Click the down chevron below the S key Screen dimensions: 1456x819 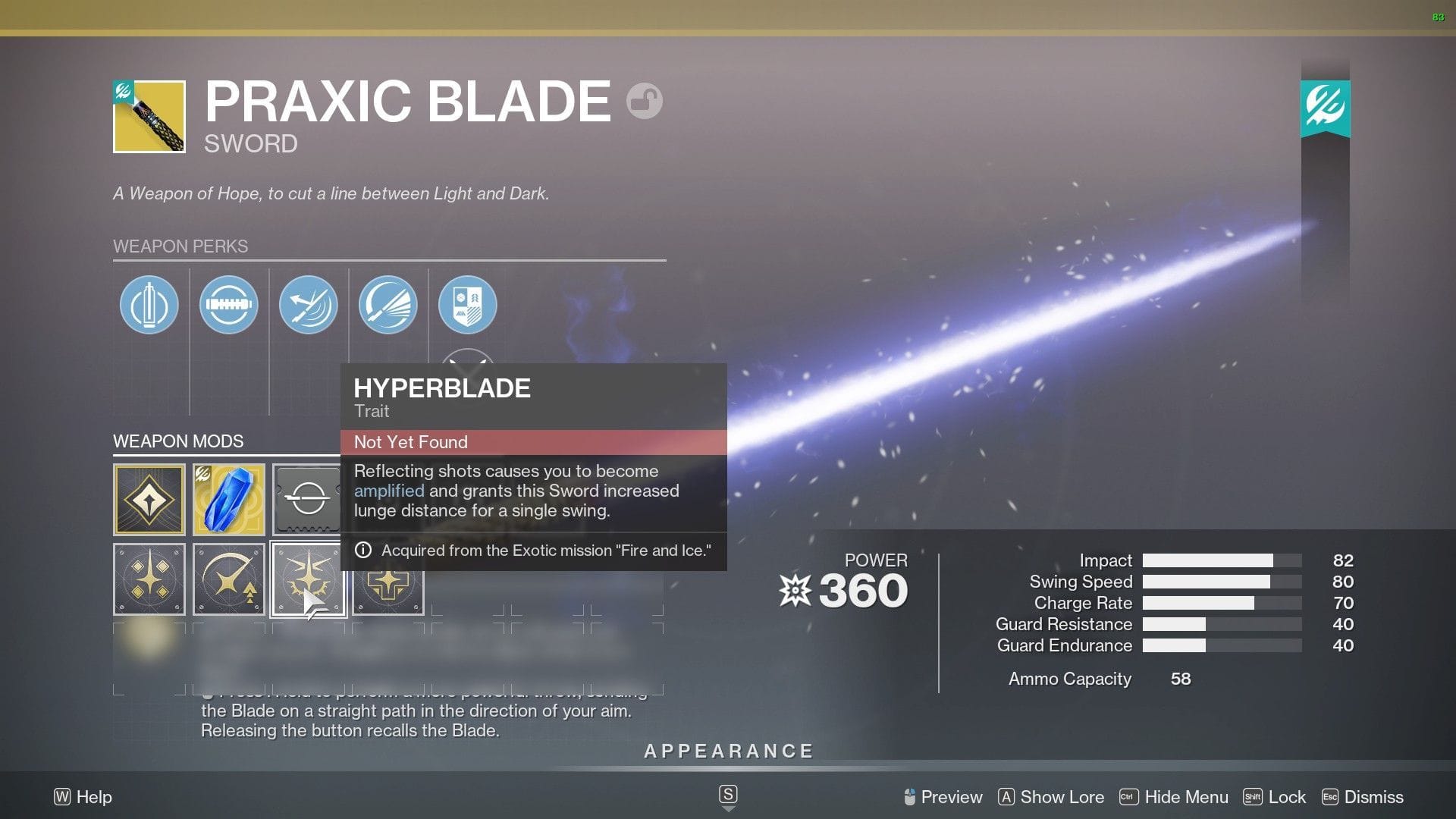[x=729, y=809]
